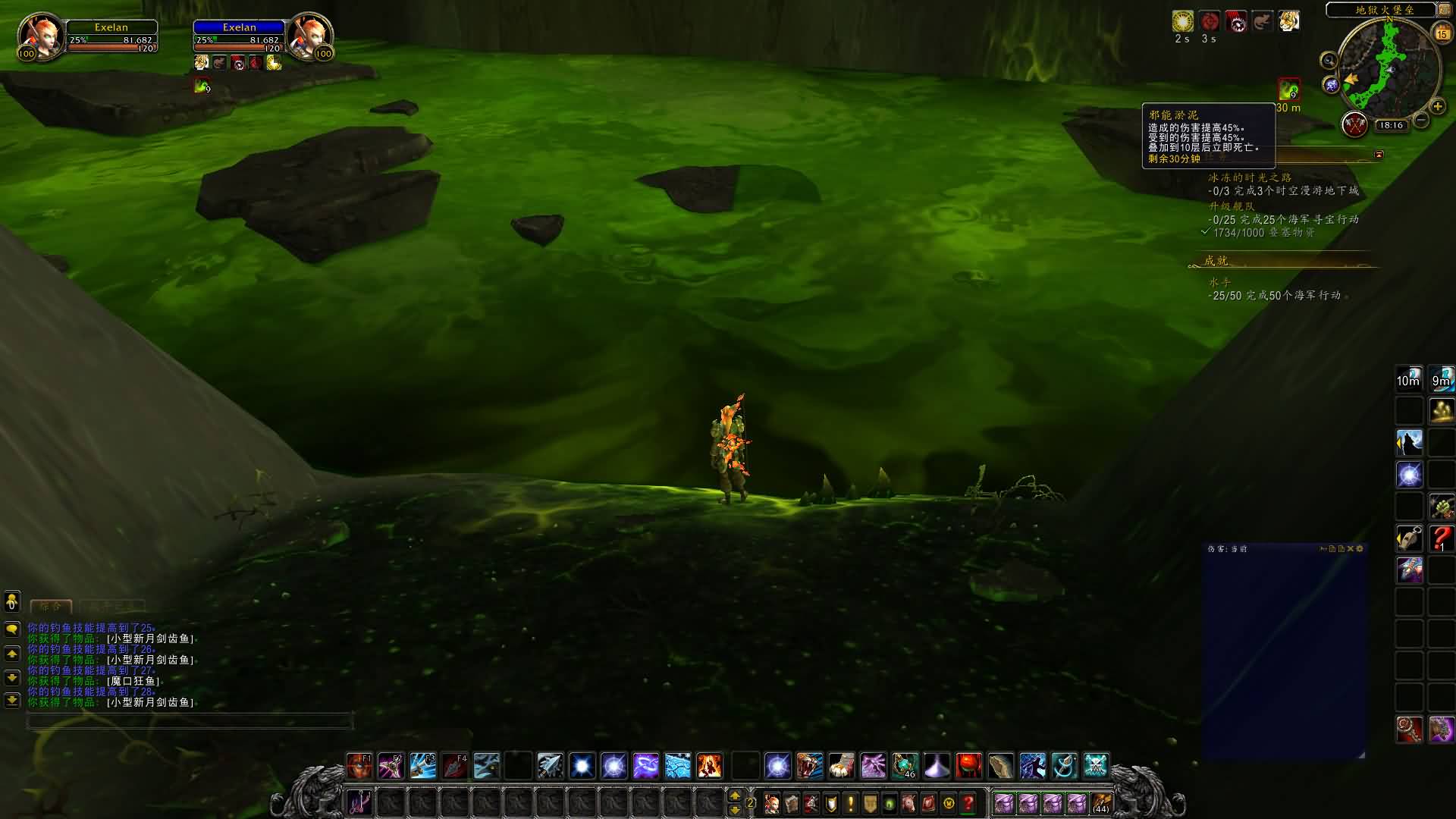This screenshot has width=1456, height=819.
Task: Zoom in the minimap with plus button
Action: [x=1437, y=107]
